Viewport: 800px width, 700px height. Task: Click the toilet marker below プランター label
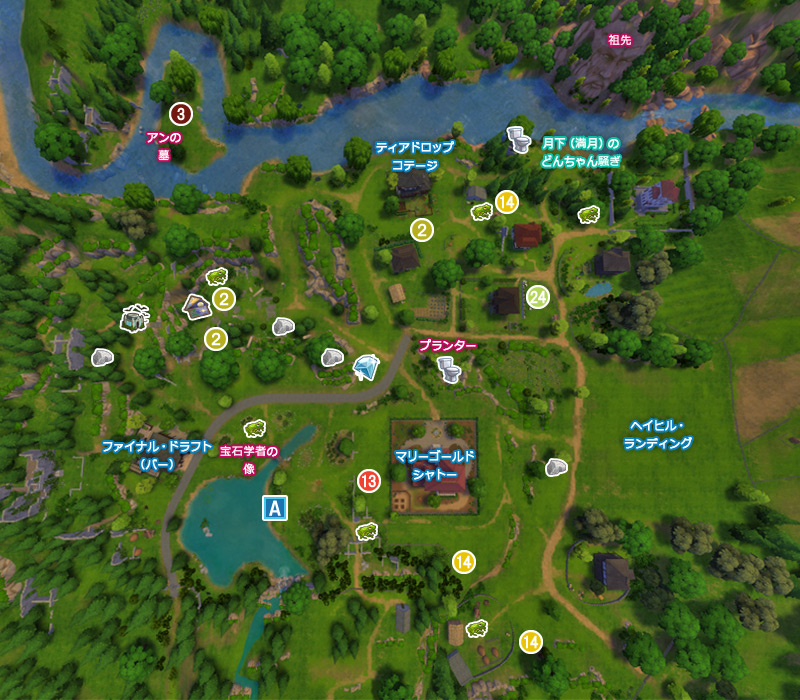click(x=450, y=371)
